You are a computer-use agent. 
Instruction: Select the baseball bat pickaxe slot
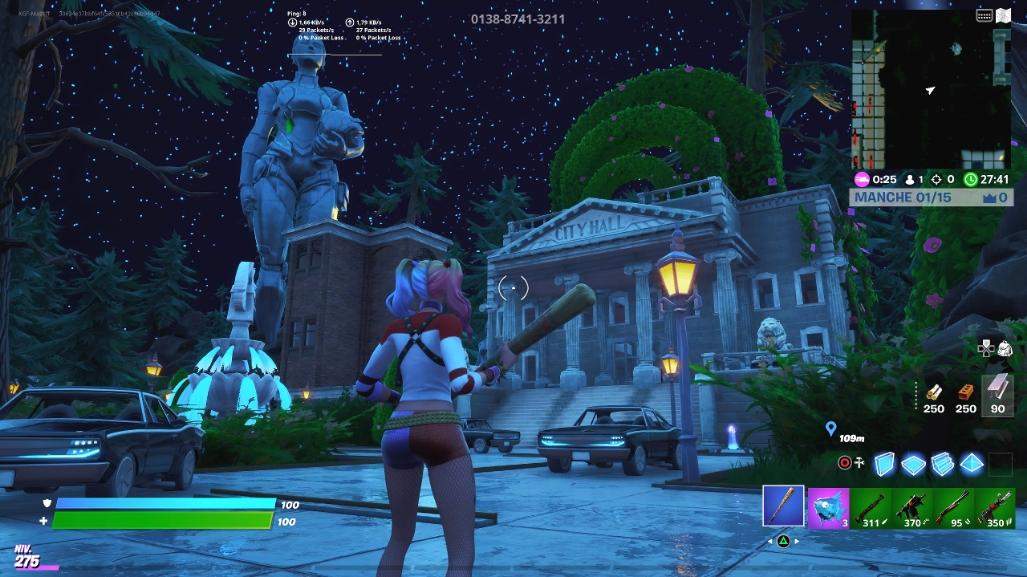click(x=783, y=505)
